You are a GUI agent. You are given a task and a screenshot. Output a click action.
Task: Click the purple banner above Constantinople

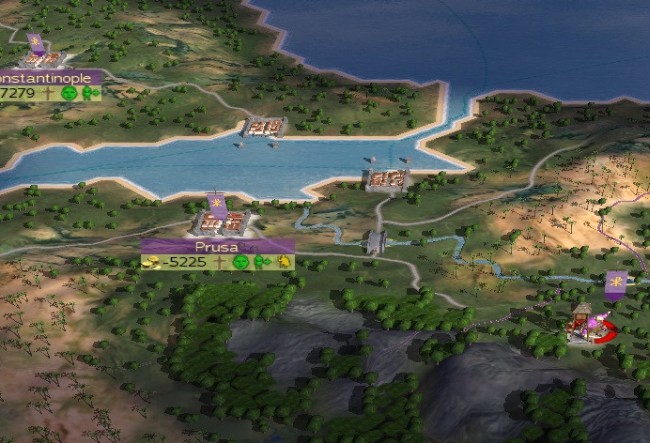36,44
